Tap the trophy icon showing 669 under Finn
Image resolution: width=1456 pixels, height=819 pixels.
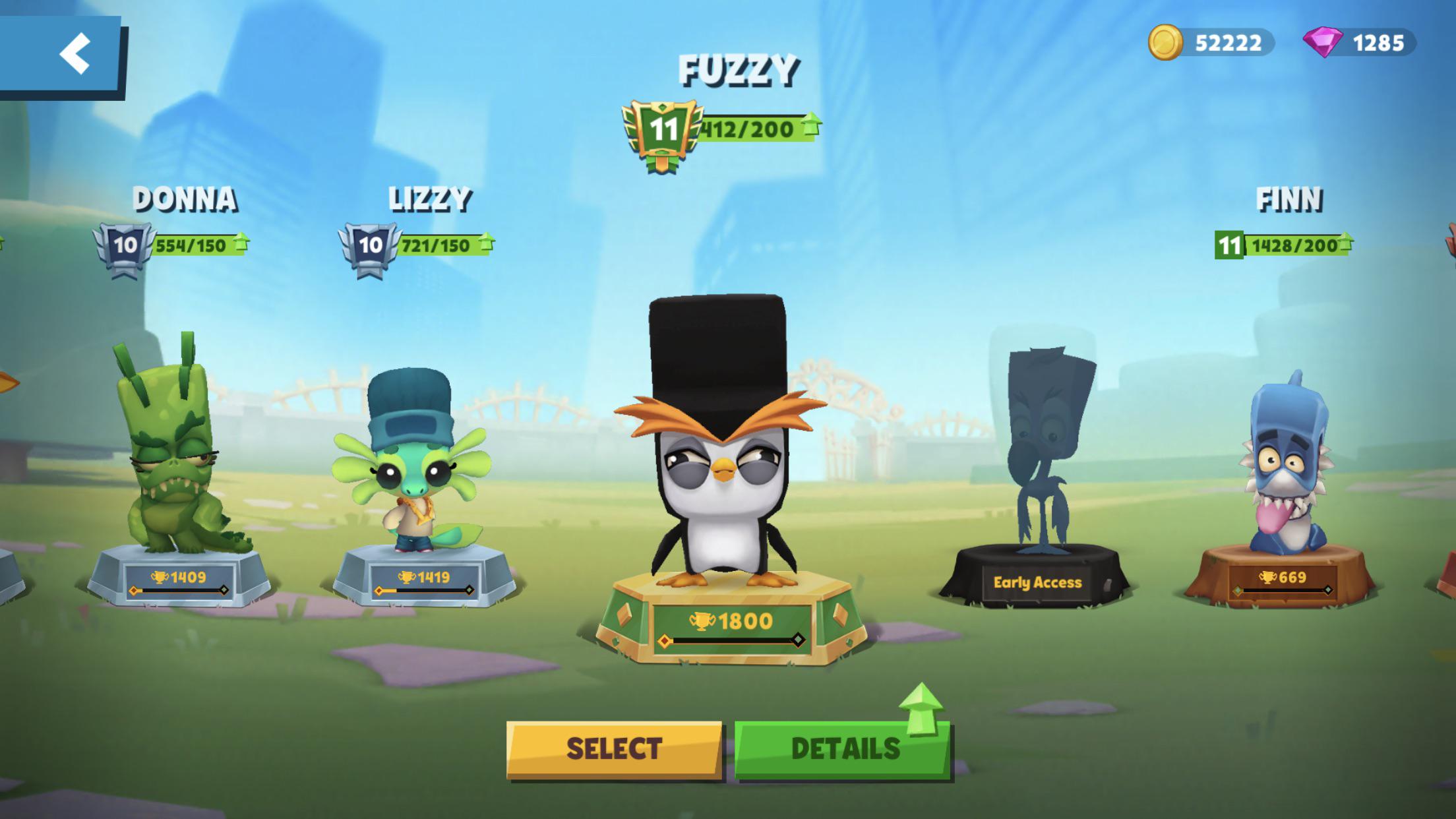pyautogui.click(x=1267, y=578)
